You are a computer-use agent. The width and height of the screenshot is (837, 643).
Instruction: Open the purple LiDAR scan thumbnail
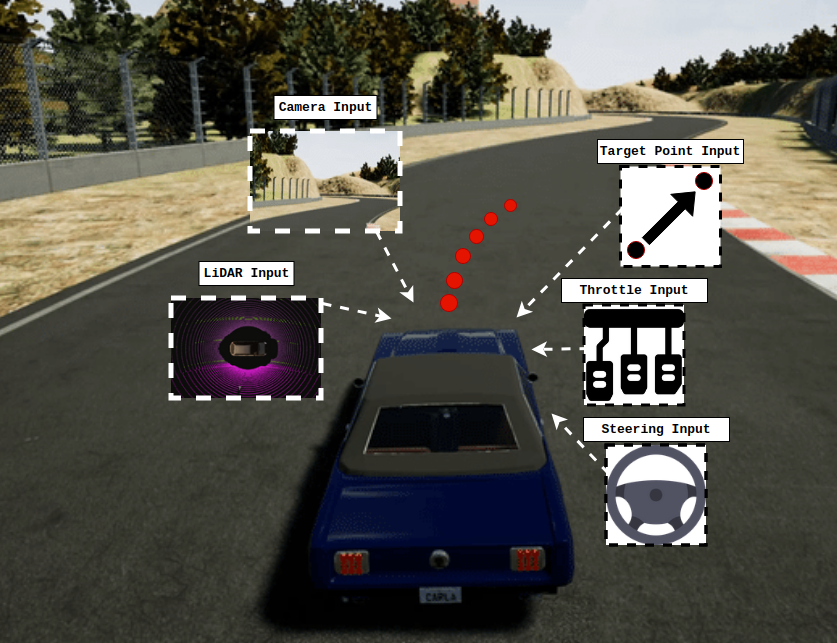(246, 347)
